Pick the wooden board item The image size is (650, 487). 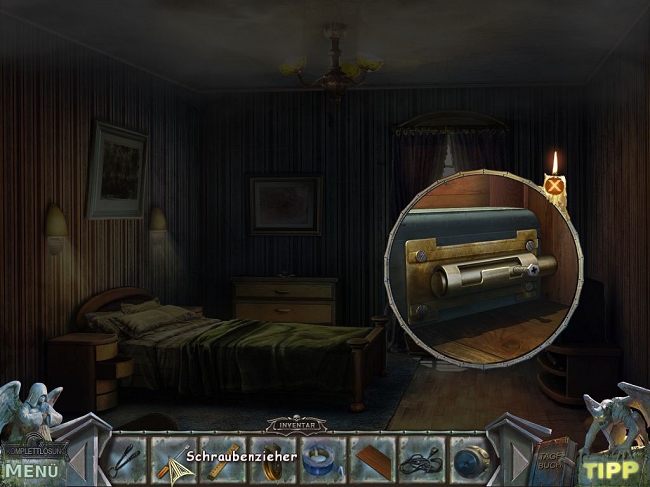pyautogui.click(x=371, y=461)
